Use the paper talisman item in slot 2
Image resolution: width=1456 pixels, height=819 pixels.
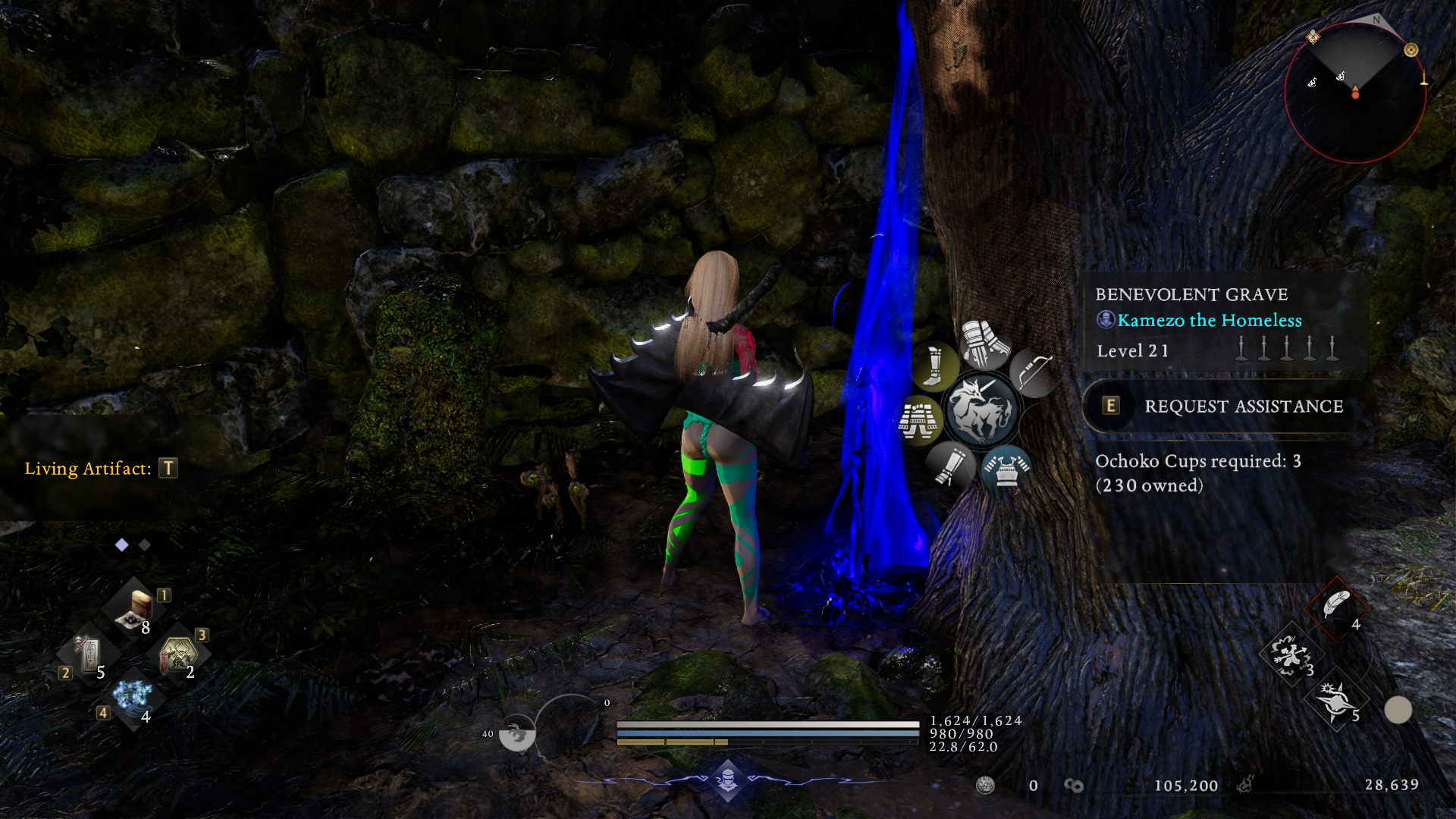[88, 654]
